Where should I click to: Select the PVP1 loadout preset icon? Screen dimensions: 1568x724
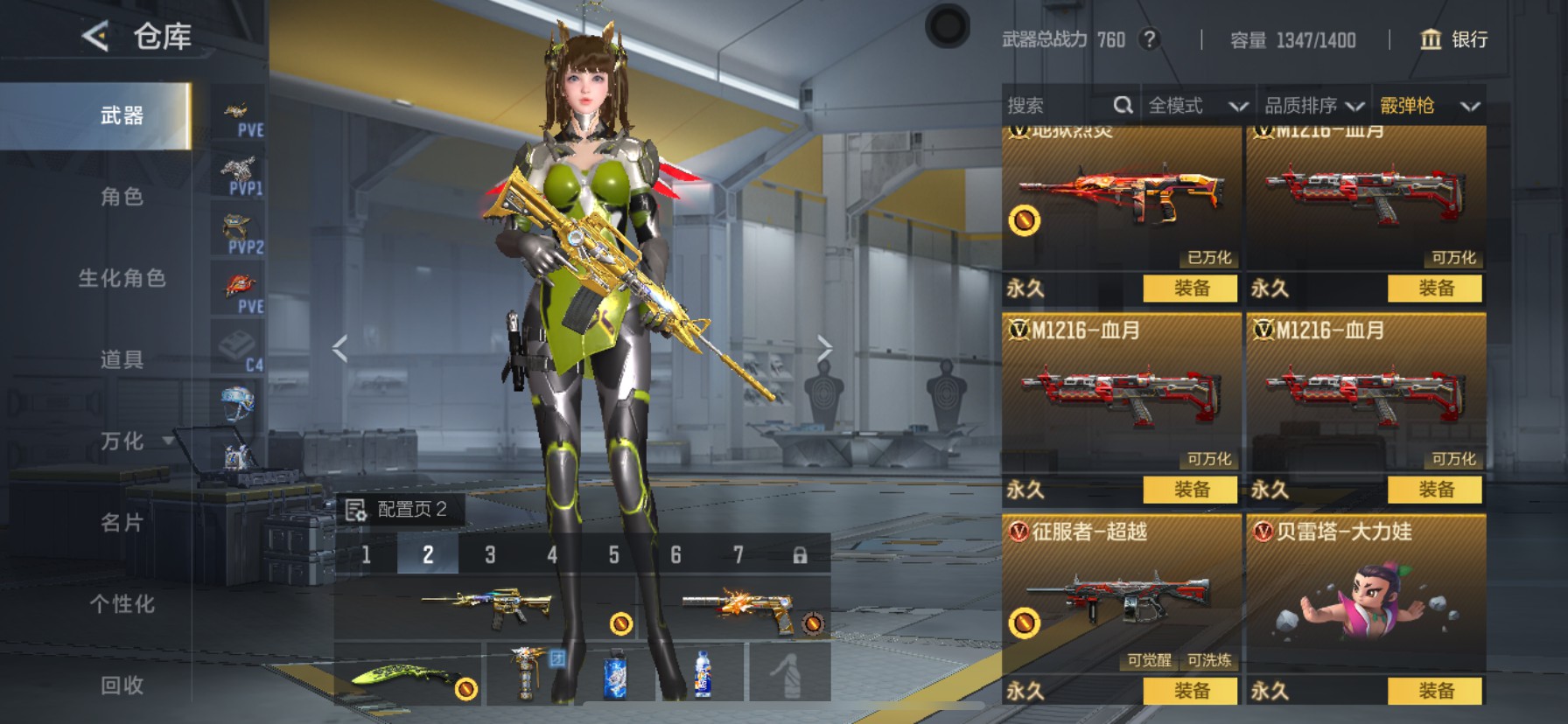[238, 171]
